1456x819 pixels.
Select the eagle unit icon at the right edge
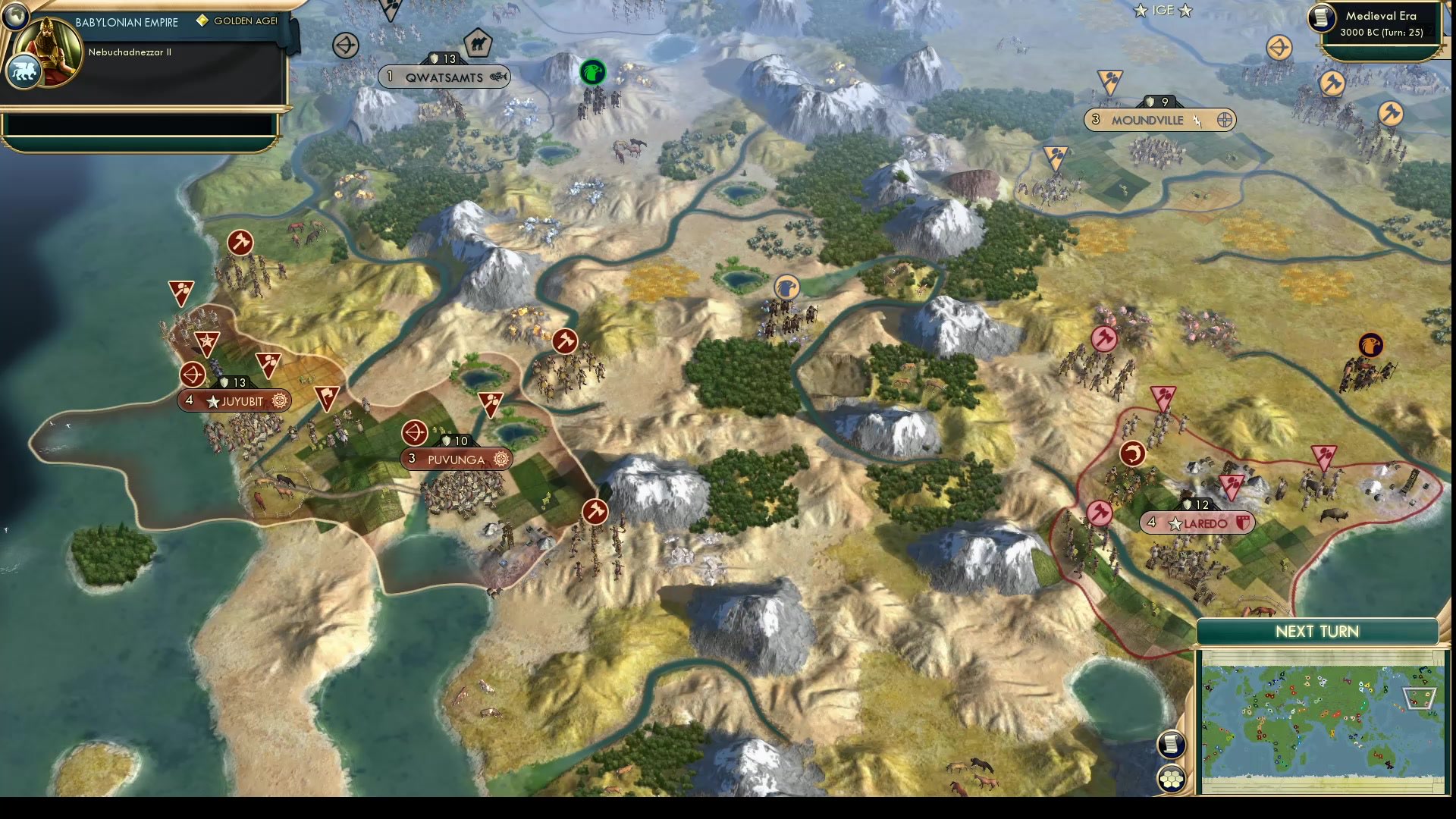pos(1370,345)
